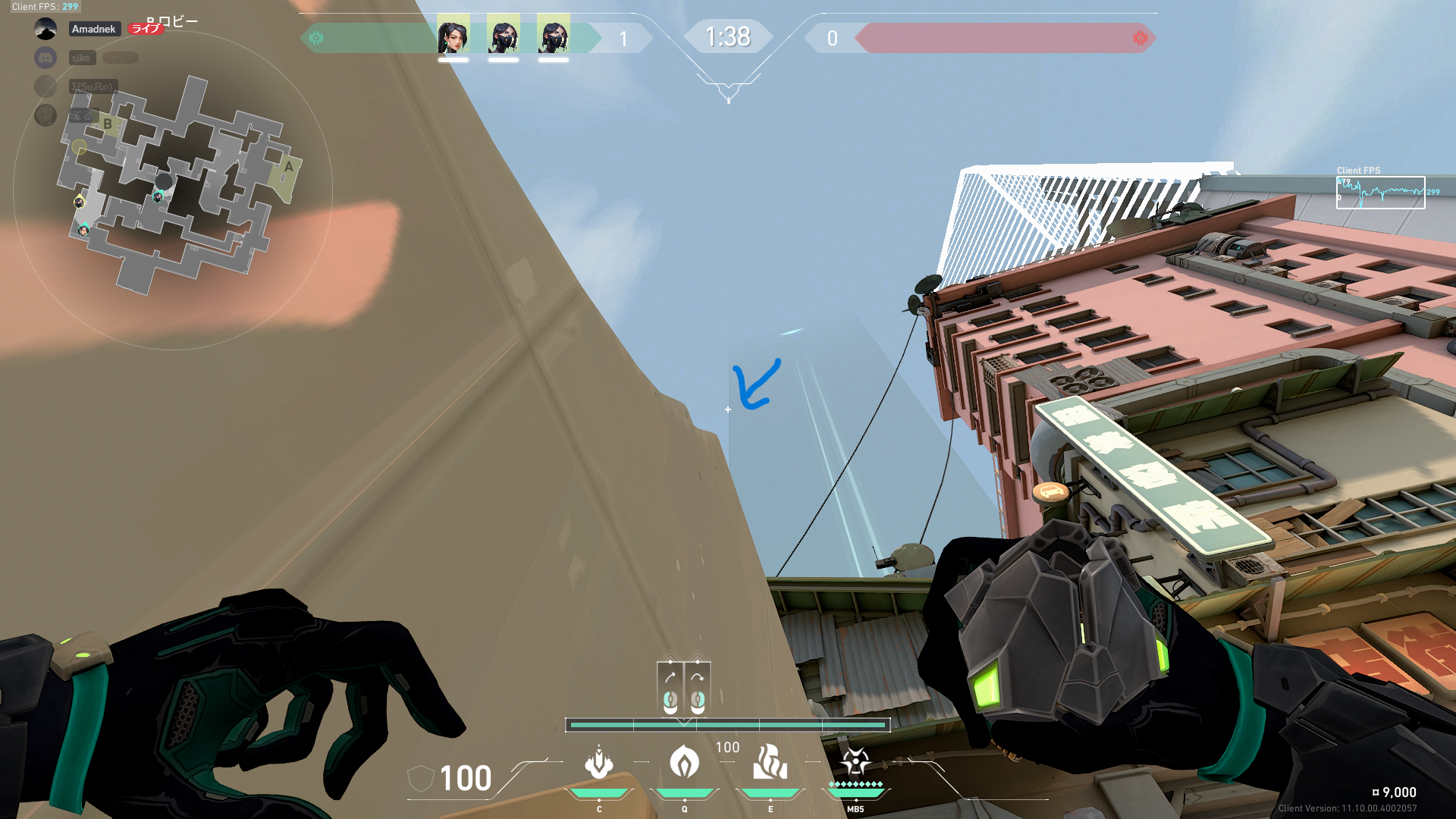
Task: Click the ally team emblem left of the score bar
Action: pyautogui.click(x=318, y=36)
